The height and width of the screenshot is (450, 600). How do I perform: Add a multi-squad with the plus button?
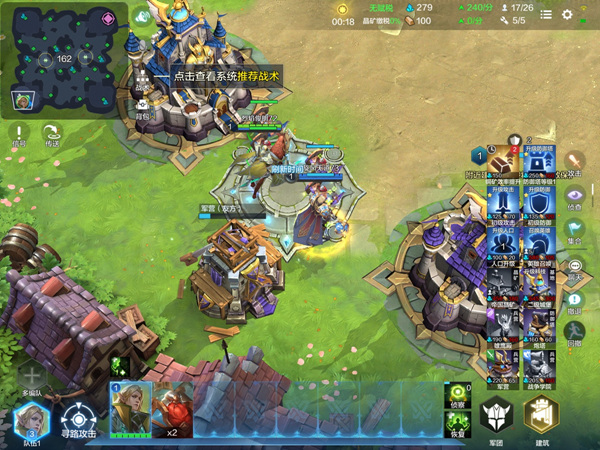[x=31, y=376]
